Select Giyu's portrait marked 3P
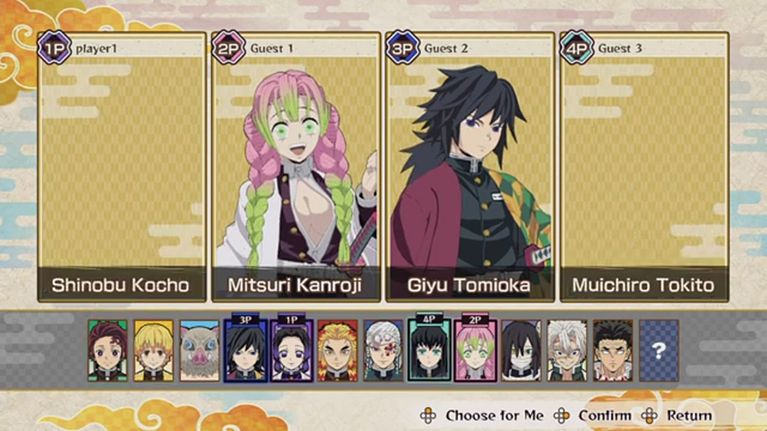This screenshot has width=767, height=431. click(245, 351)
